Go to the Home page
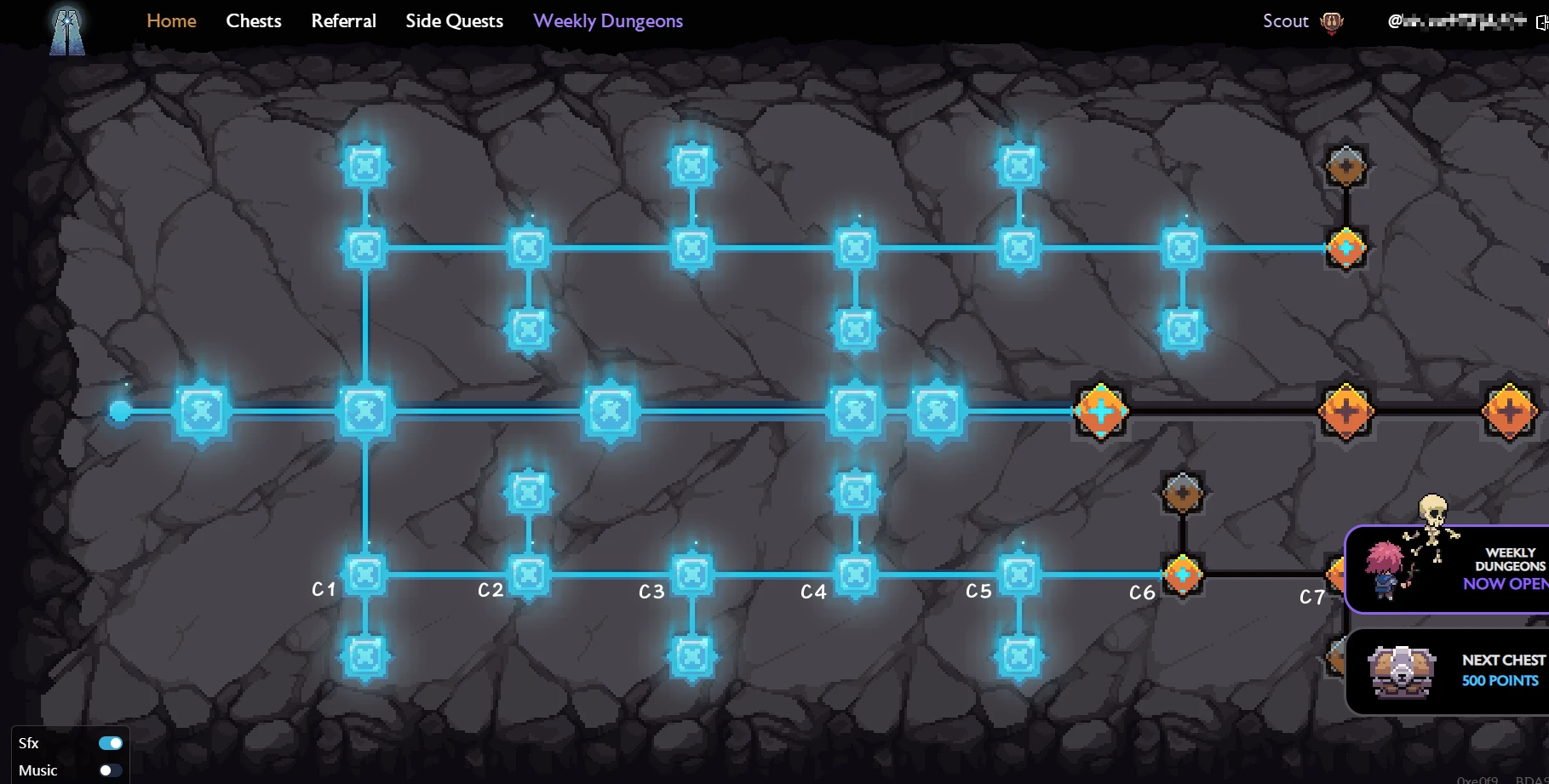Viewport: 1549px width, 784px height. coord(171,20)
